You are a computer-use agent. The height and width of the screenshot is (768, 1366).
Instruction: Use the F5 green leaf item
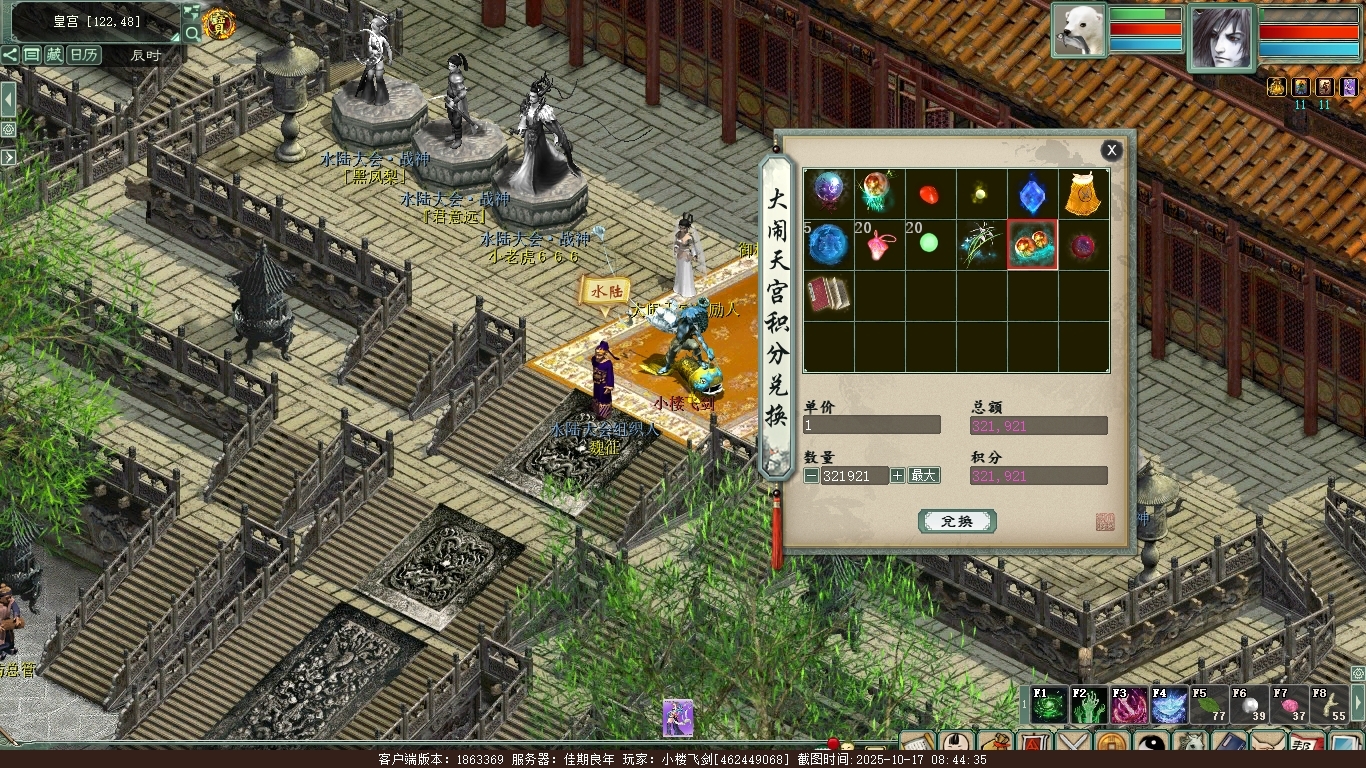1208,706
